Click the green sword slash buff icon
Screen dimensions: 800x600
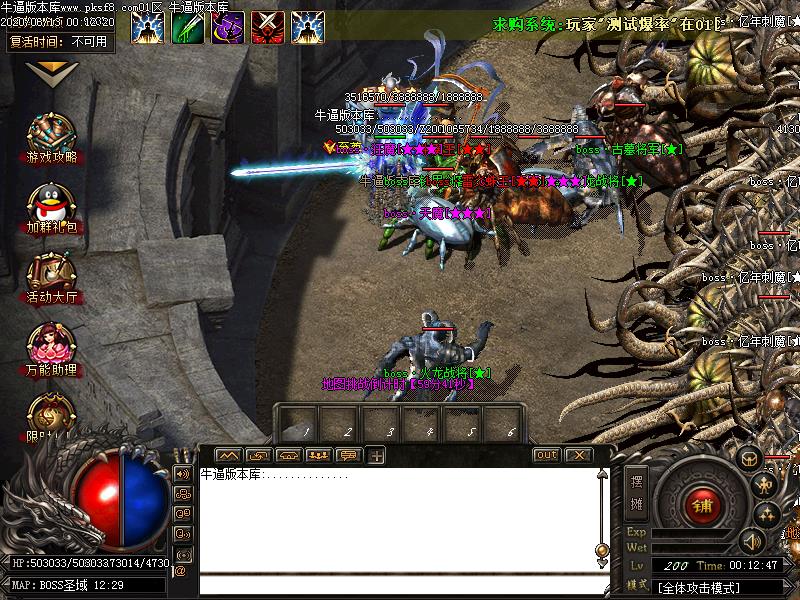[x=187, y=27]
